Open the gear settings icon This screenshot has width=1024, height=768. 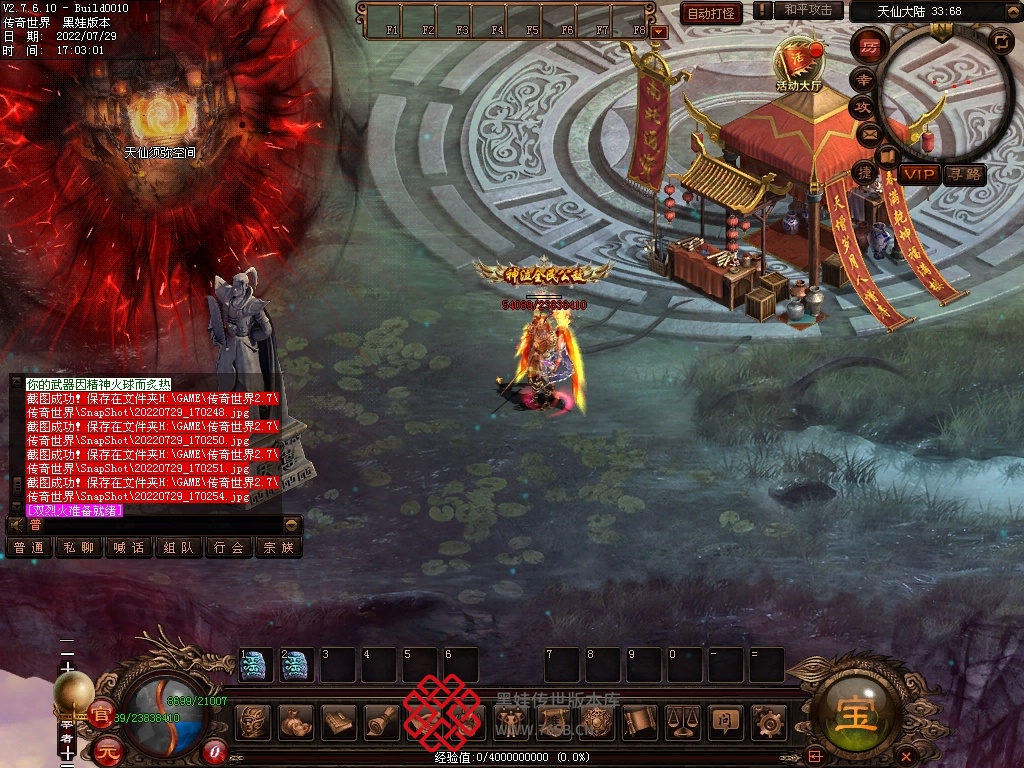click(768, 722)
